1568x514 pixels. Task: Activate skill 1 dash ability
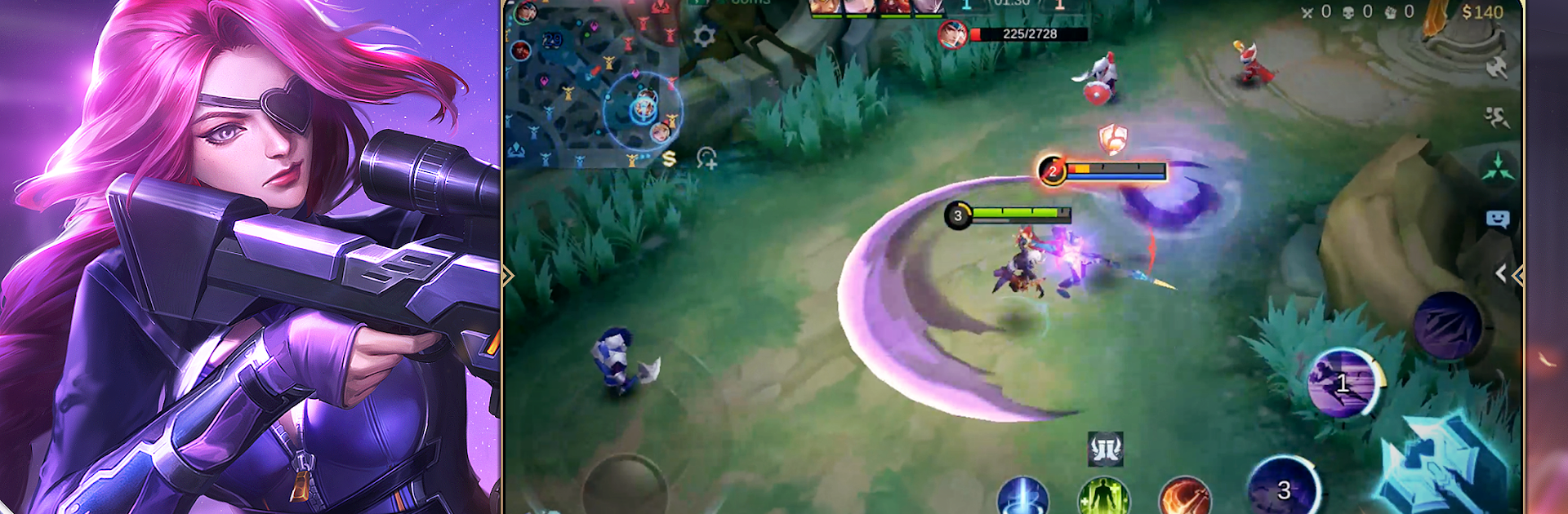1342,383
